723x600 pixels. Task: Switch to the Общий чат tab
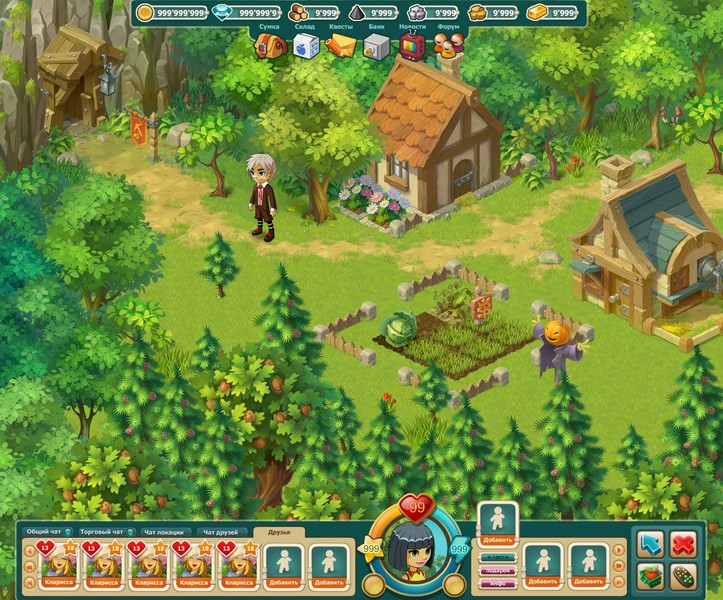tap(45, 532)
